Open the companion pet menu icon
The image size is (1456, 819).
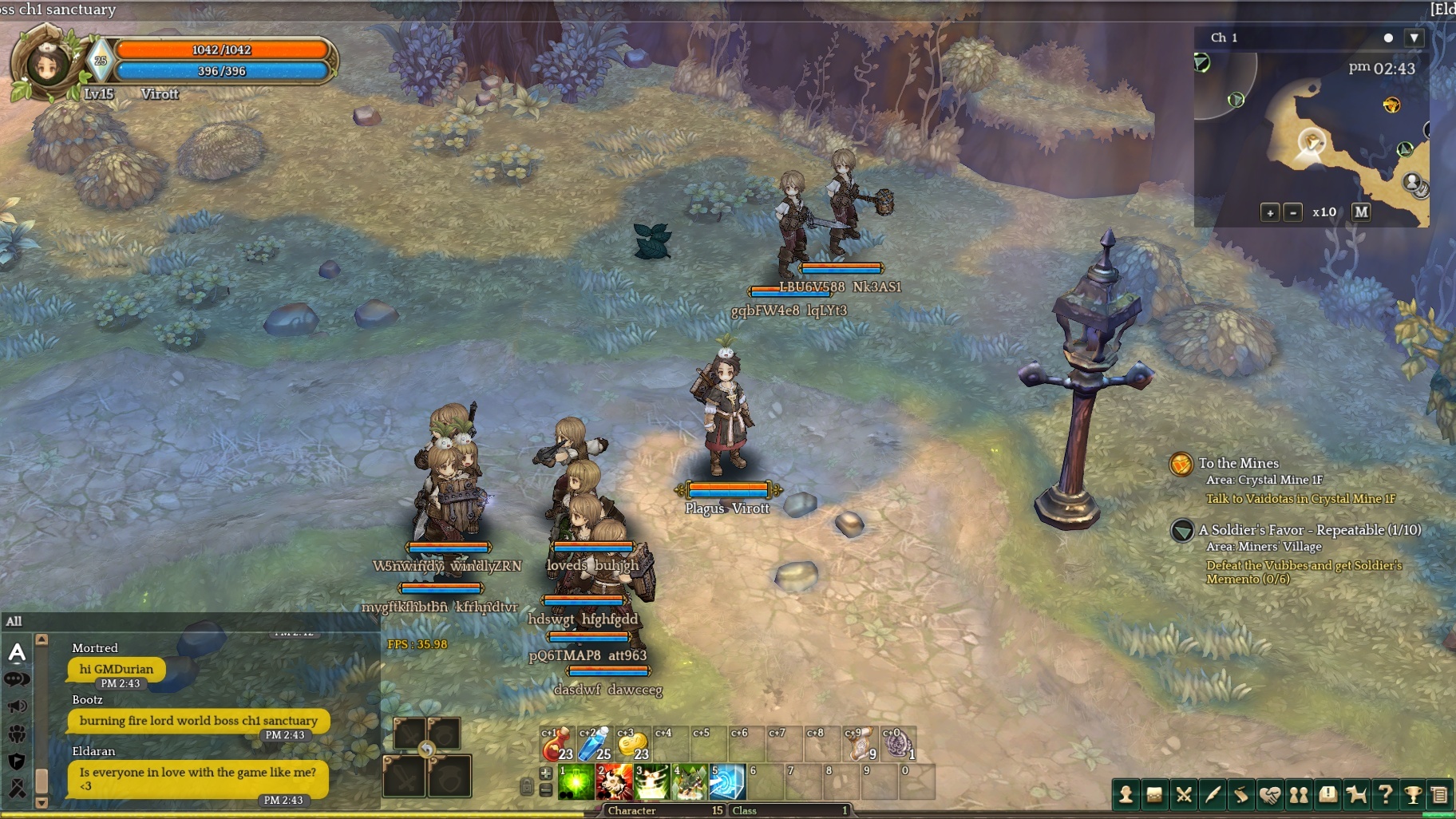click(x=1356, y=795)
